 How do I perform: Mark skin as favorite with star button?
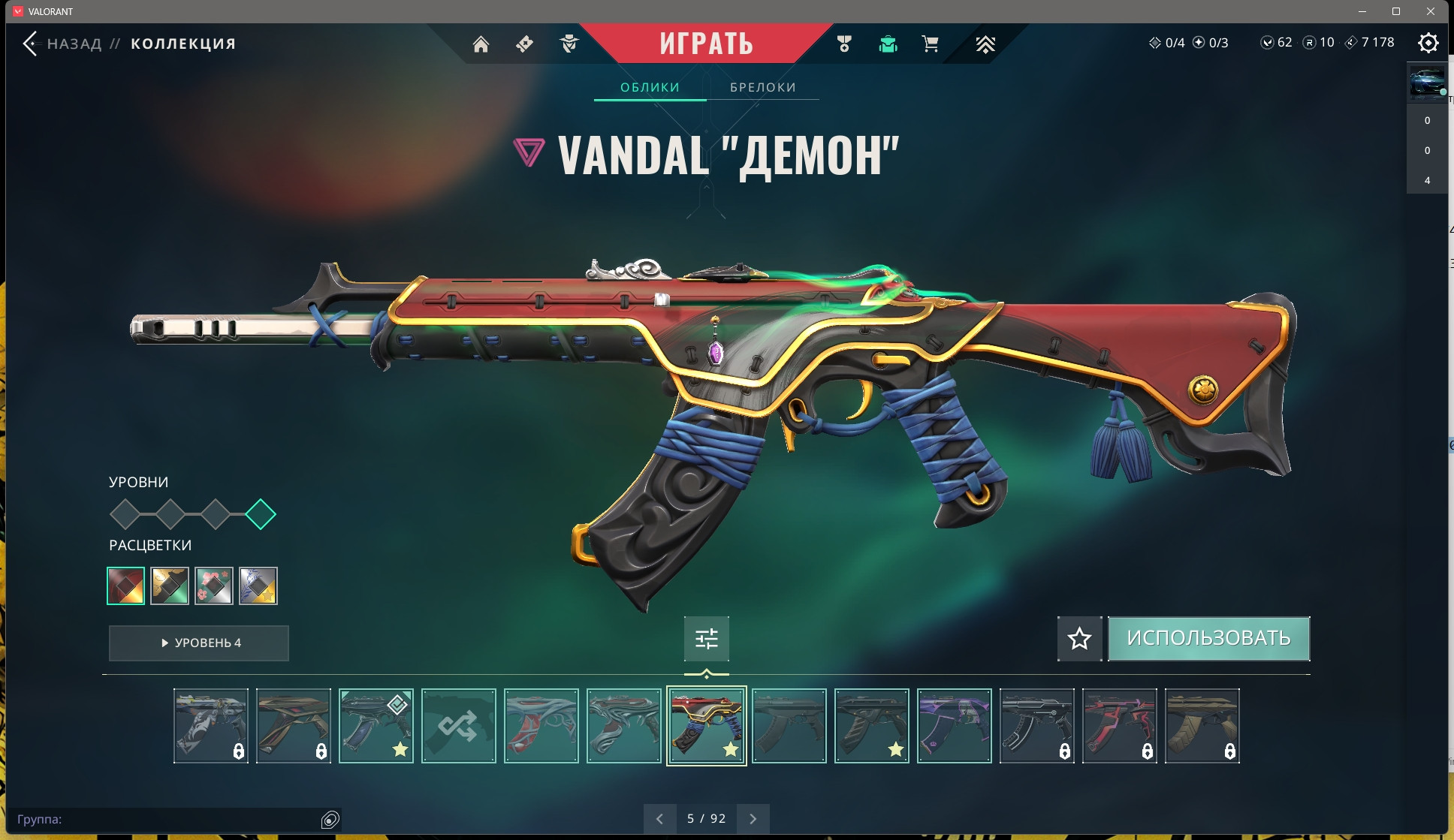point(1079,639)
